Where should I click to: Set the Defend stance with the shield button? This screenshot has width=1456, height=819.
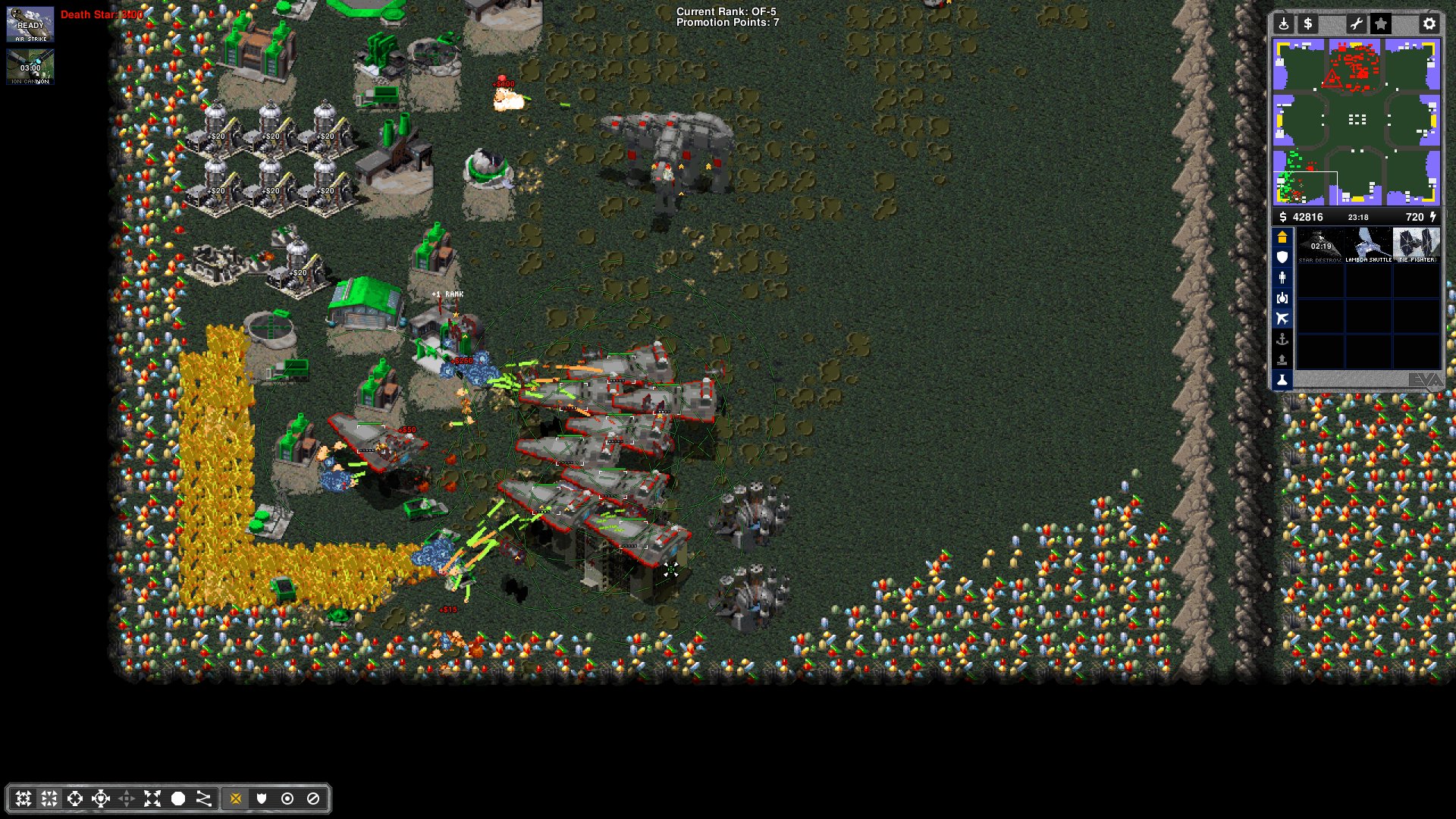(x=262, y=799)
